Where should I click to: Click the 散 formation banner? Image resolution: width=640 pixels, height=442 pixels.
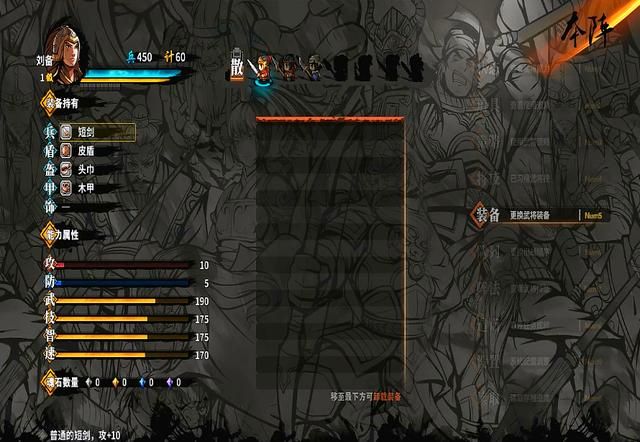click(237, 63)
